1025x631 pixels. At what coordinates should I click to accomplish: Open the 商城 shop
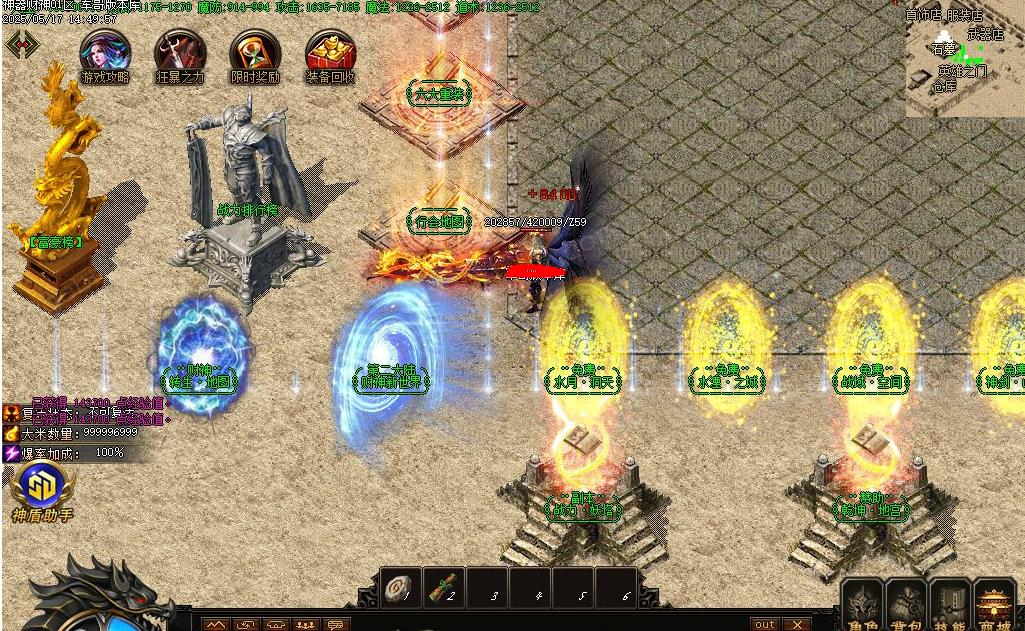995,605
